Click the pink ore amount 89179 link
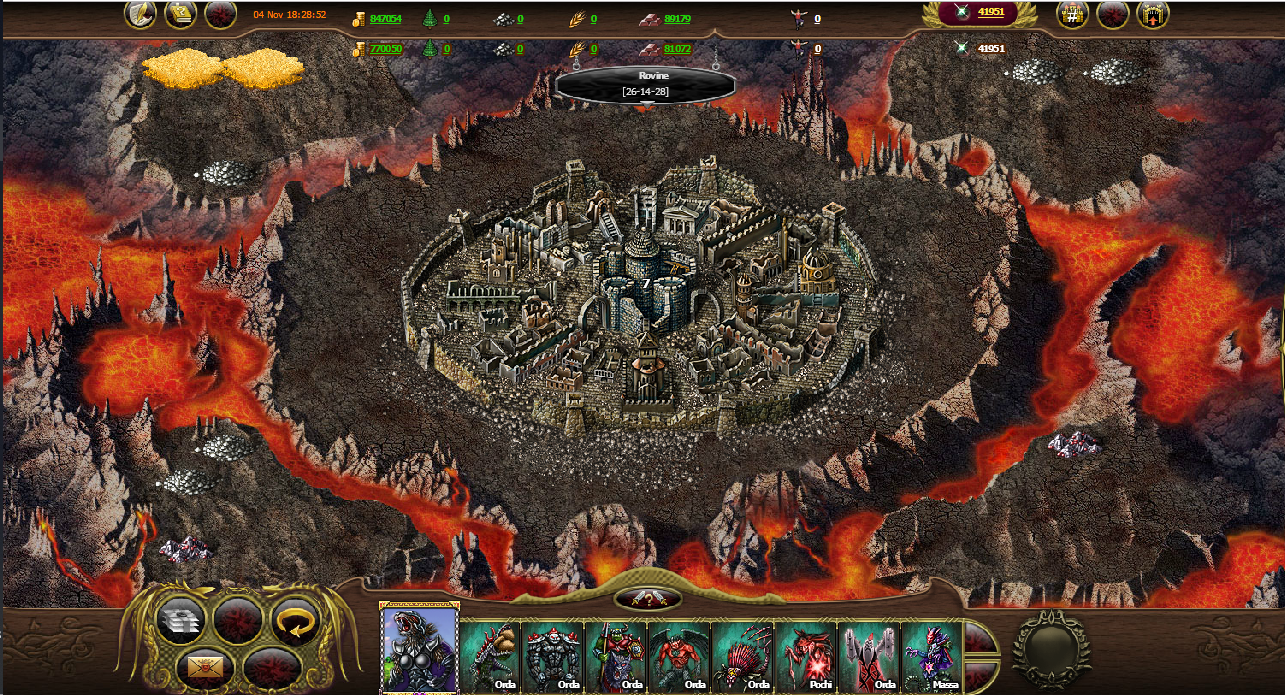Screen dimensions: 1285x695 [x=677, y=19]
